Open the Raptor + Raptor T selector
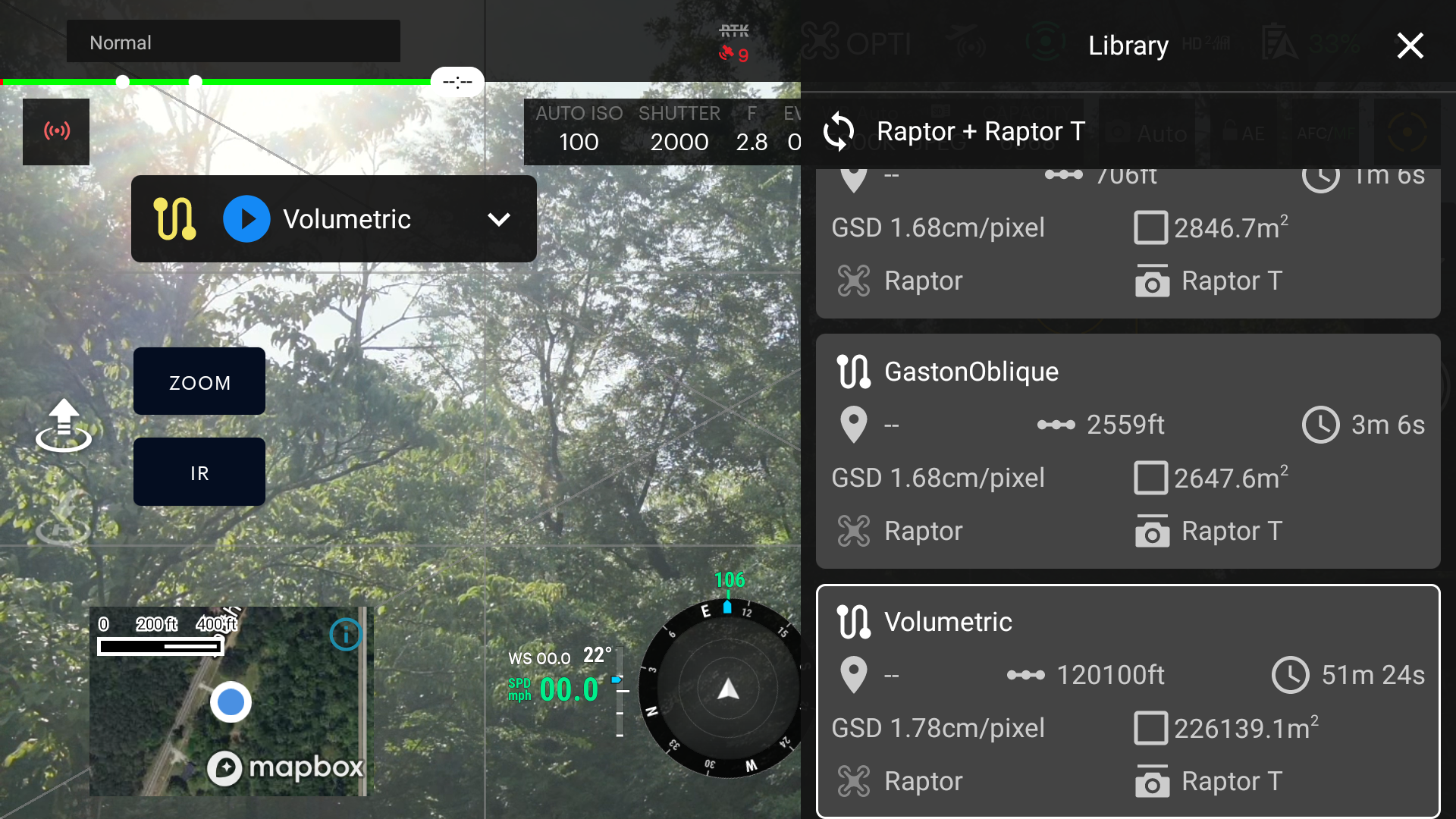This screenshot has height=819, width=1456. [x=981, y=130]
